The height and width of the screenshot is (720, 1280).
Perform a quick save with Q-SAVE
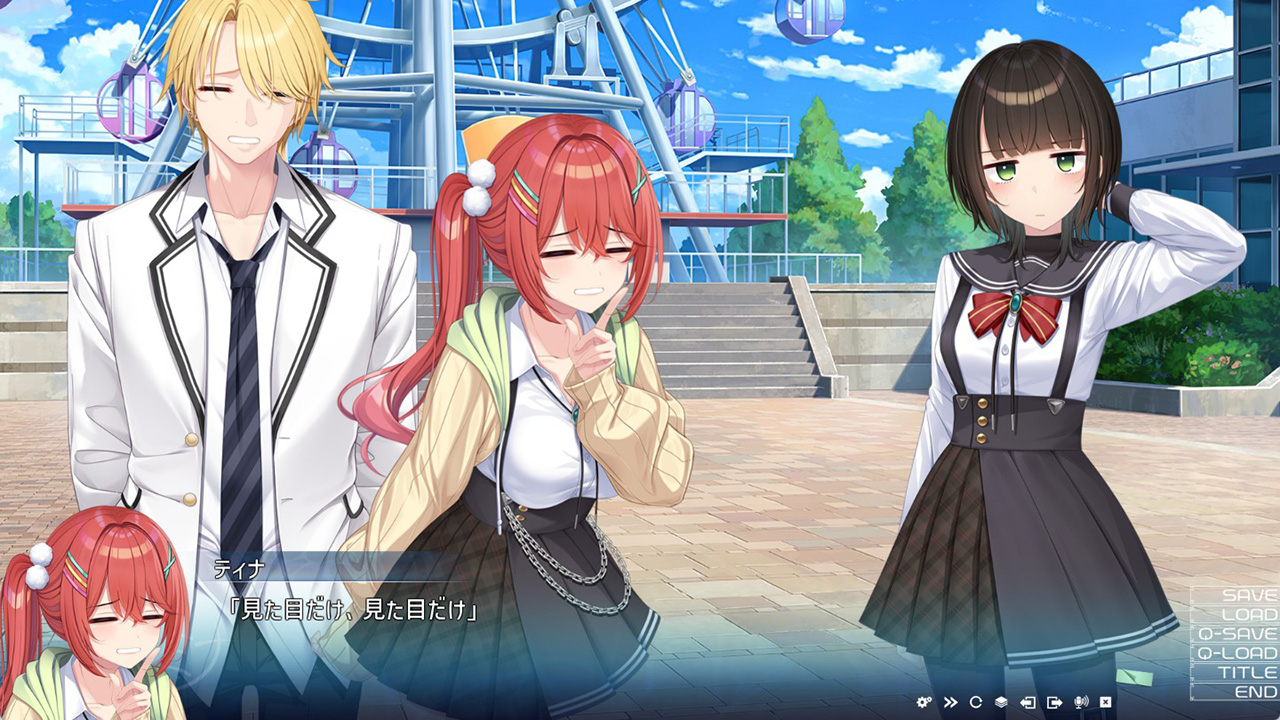coord(1237,633)
